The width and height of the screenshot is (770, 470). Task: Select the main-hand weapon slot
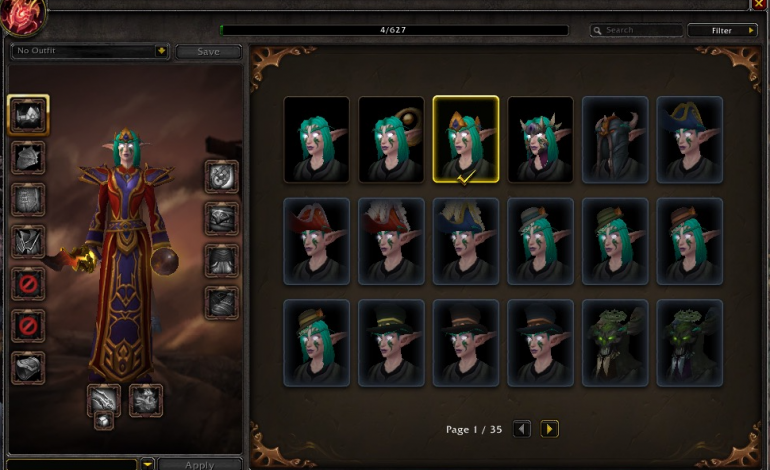[x=104, y=400]
